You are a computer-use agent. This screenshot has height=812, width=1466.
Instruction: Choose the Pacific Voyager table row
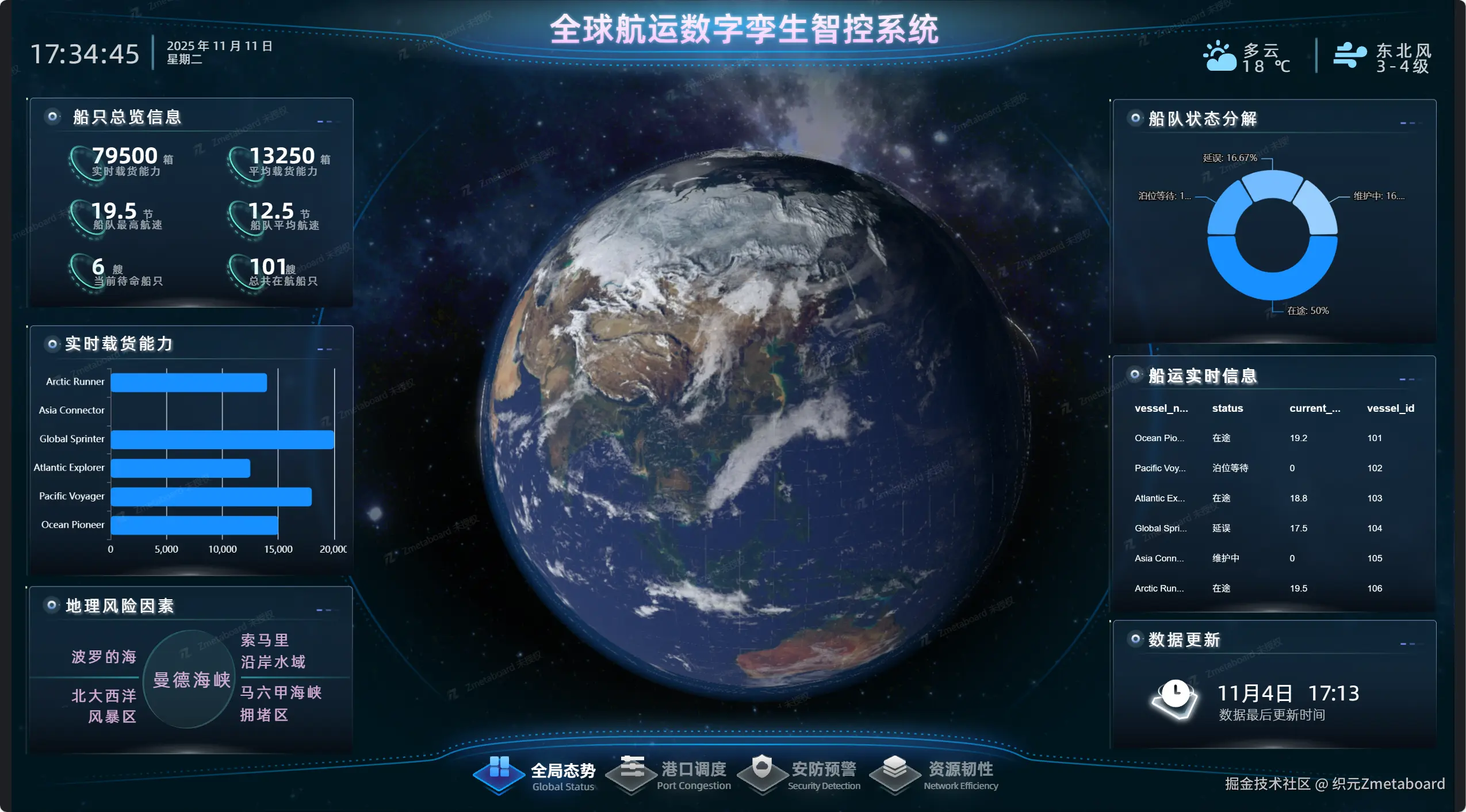1273,468
